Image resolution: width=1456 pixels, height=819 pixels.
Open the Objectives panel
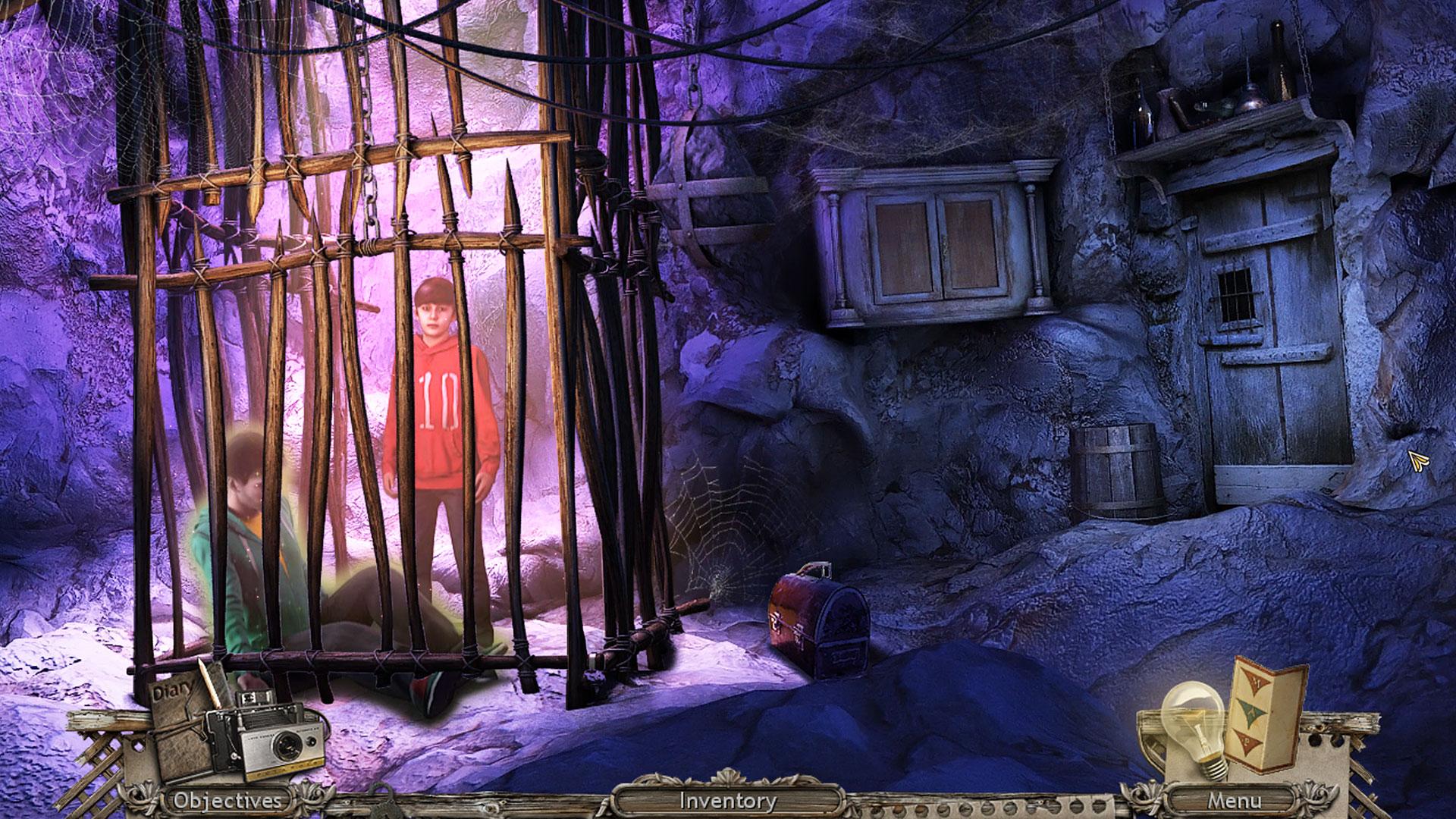(227, 800)
